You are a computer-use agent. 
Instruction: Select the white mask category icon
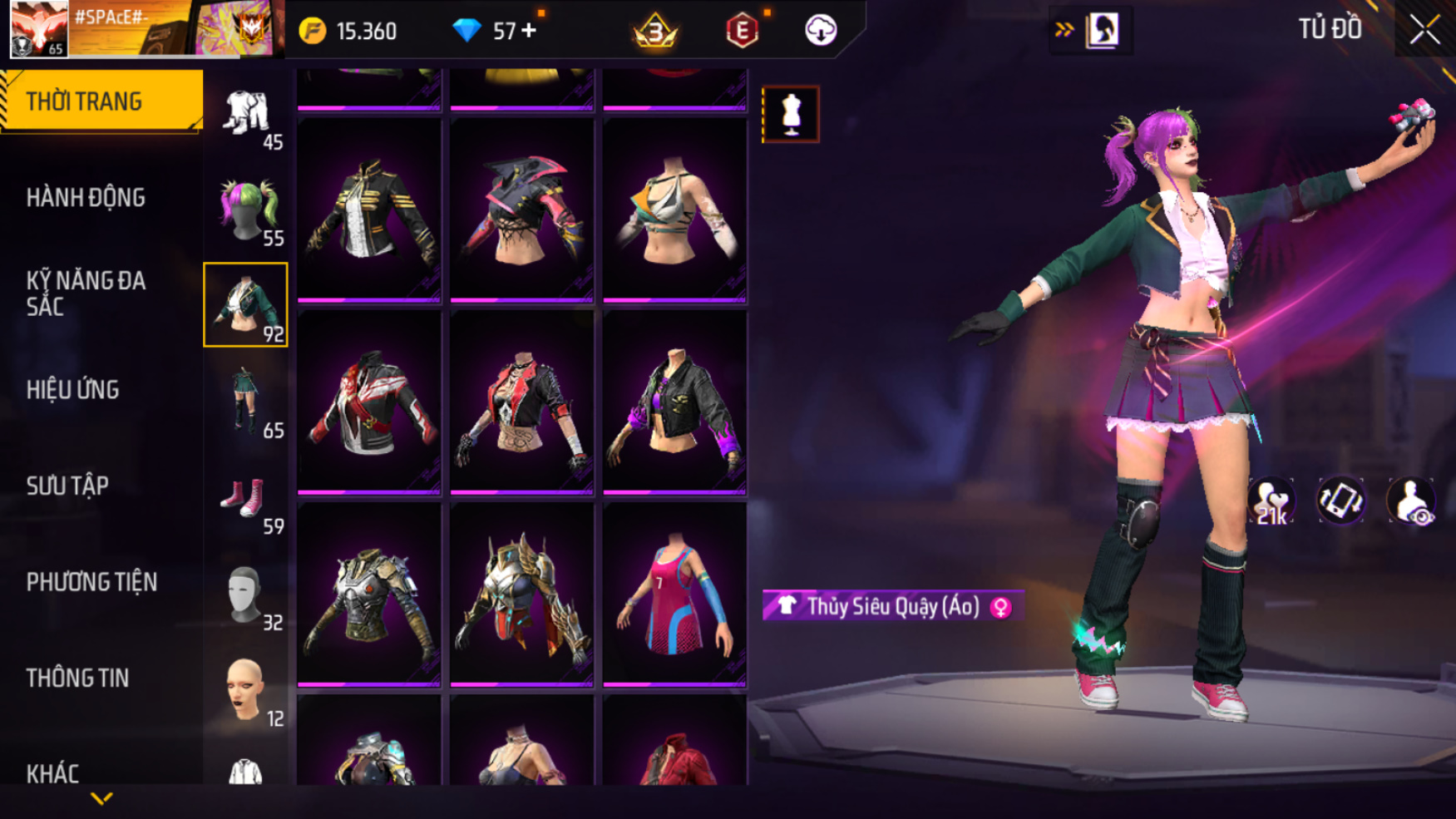coord(246,594)
